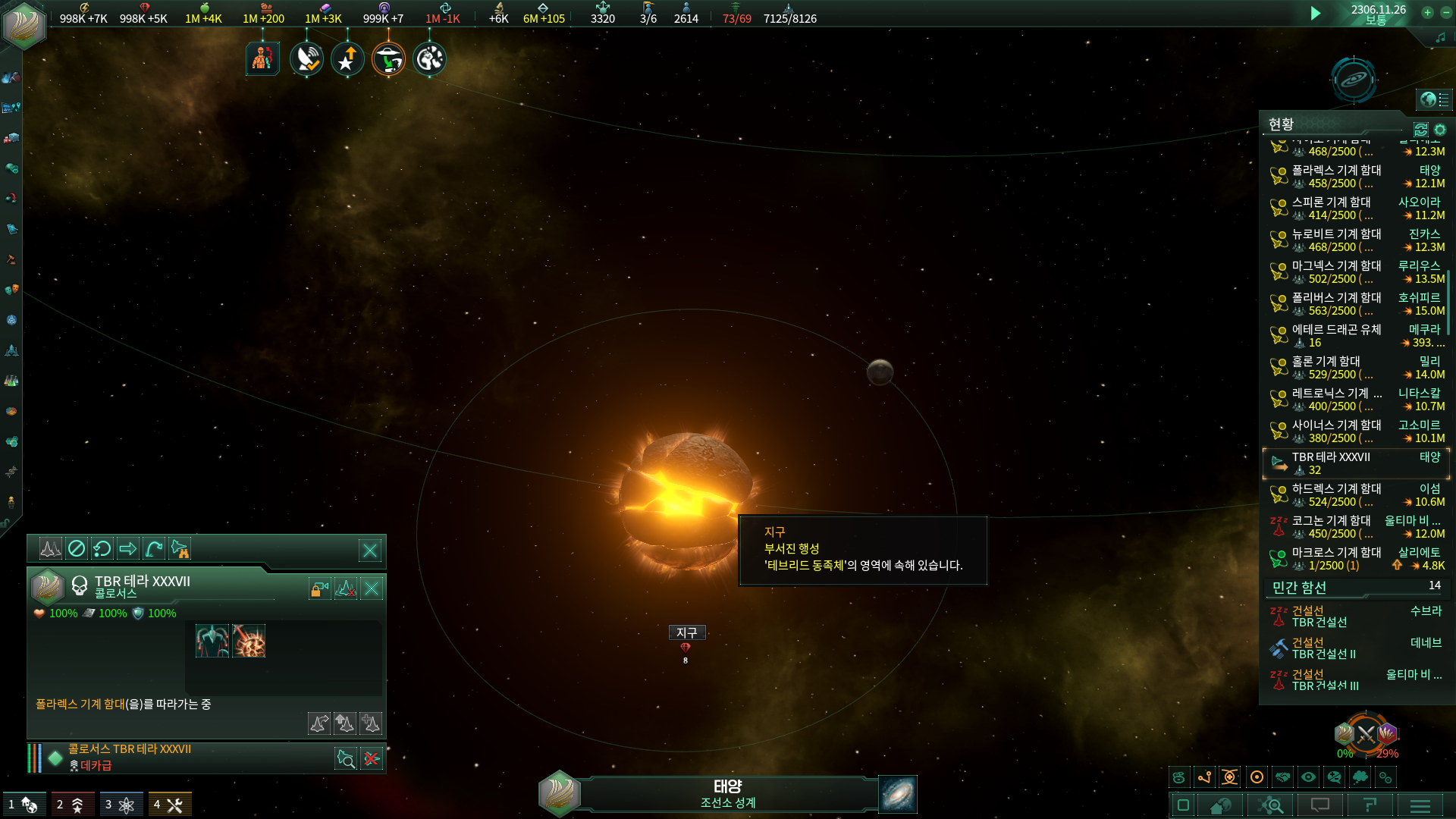The image size is (1456, 819).
Task: Click the stop orders circle-slash button
Action: 77,548
